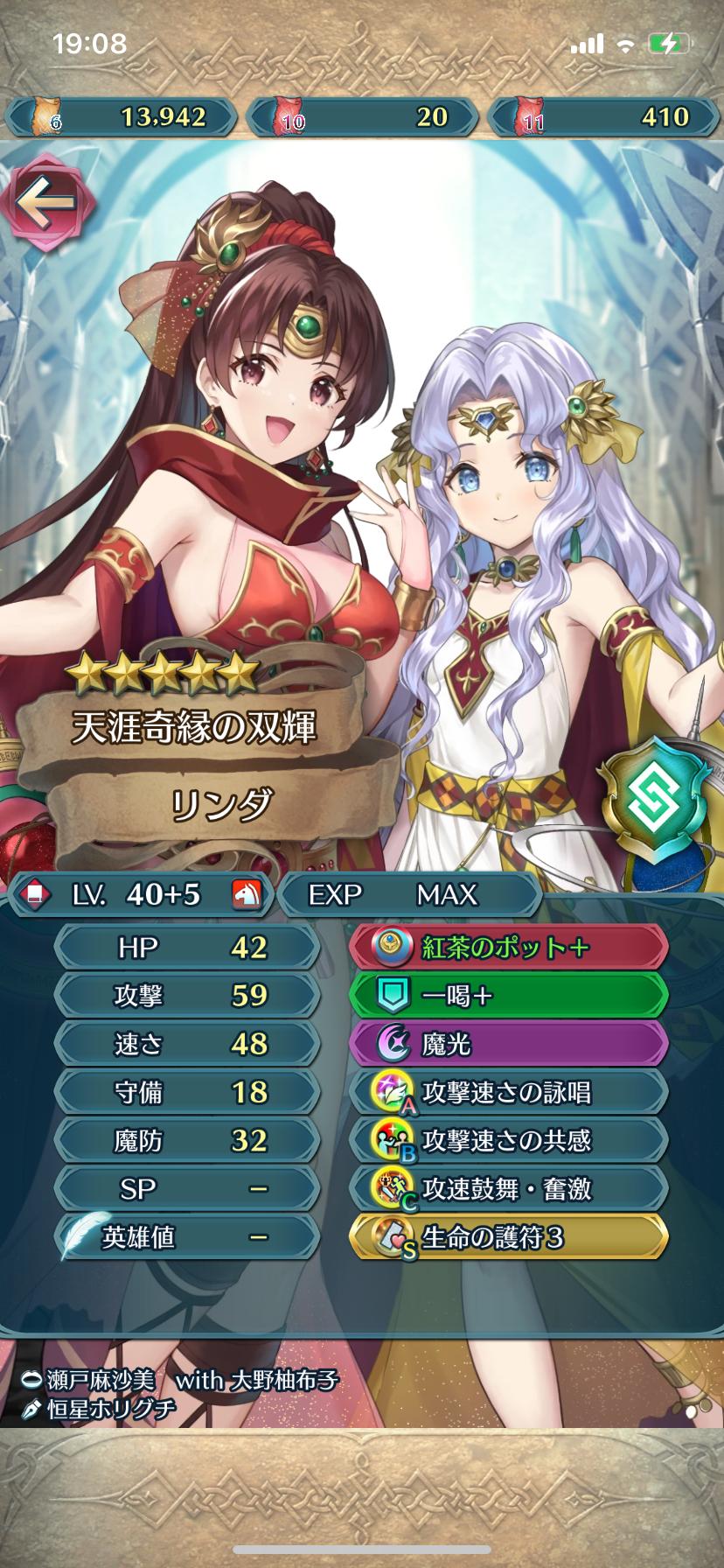724x1568 pixels.
Task: Show details for the HP stat
Action: click(x=187, y=948)
